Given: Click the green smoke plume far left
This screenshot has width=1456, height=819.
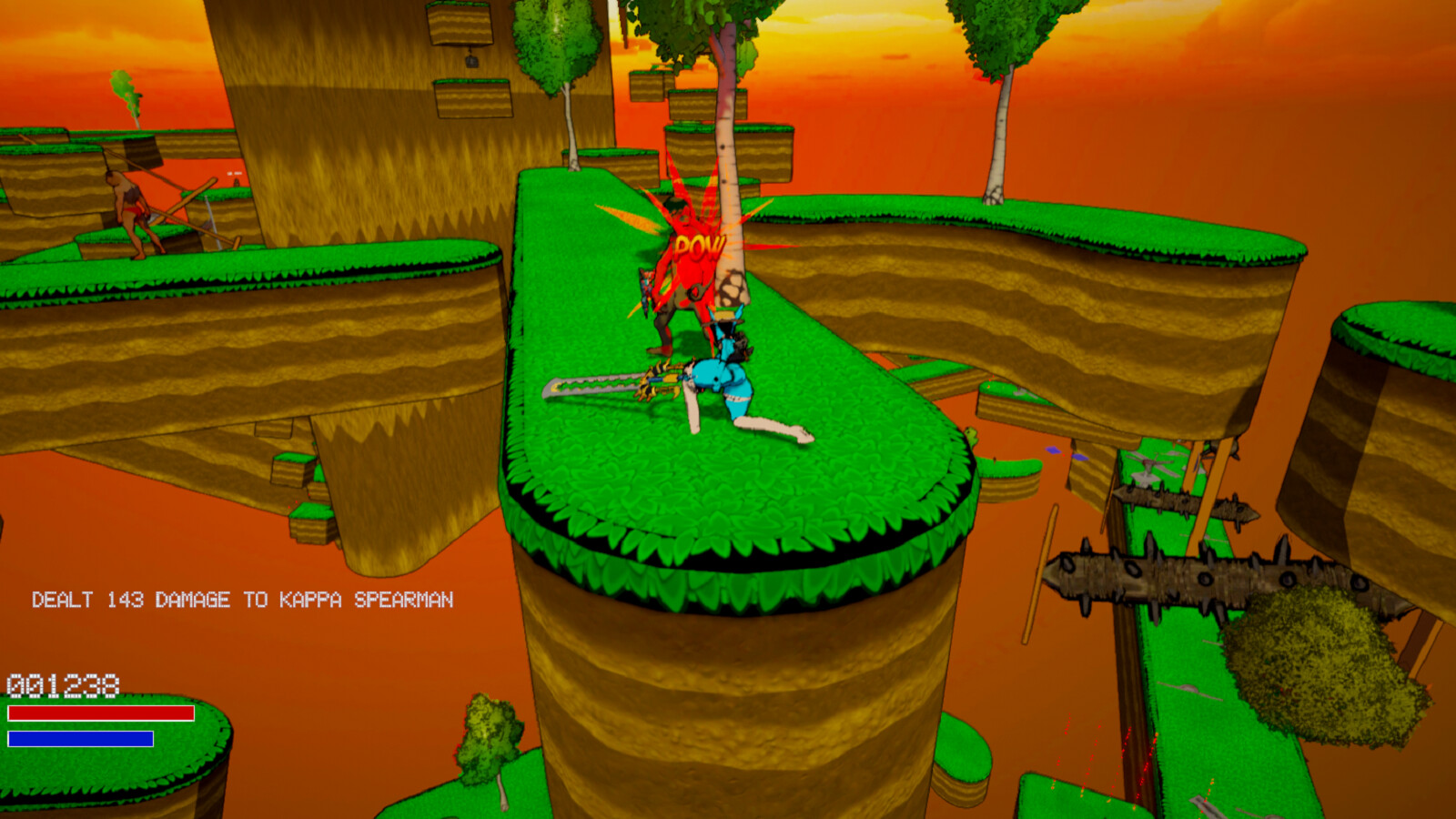Looking at the screenshot, I should click(126, 91).
